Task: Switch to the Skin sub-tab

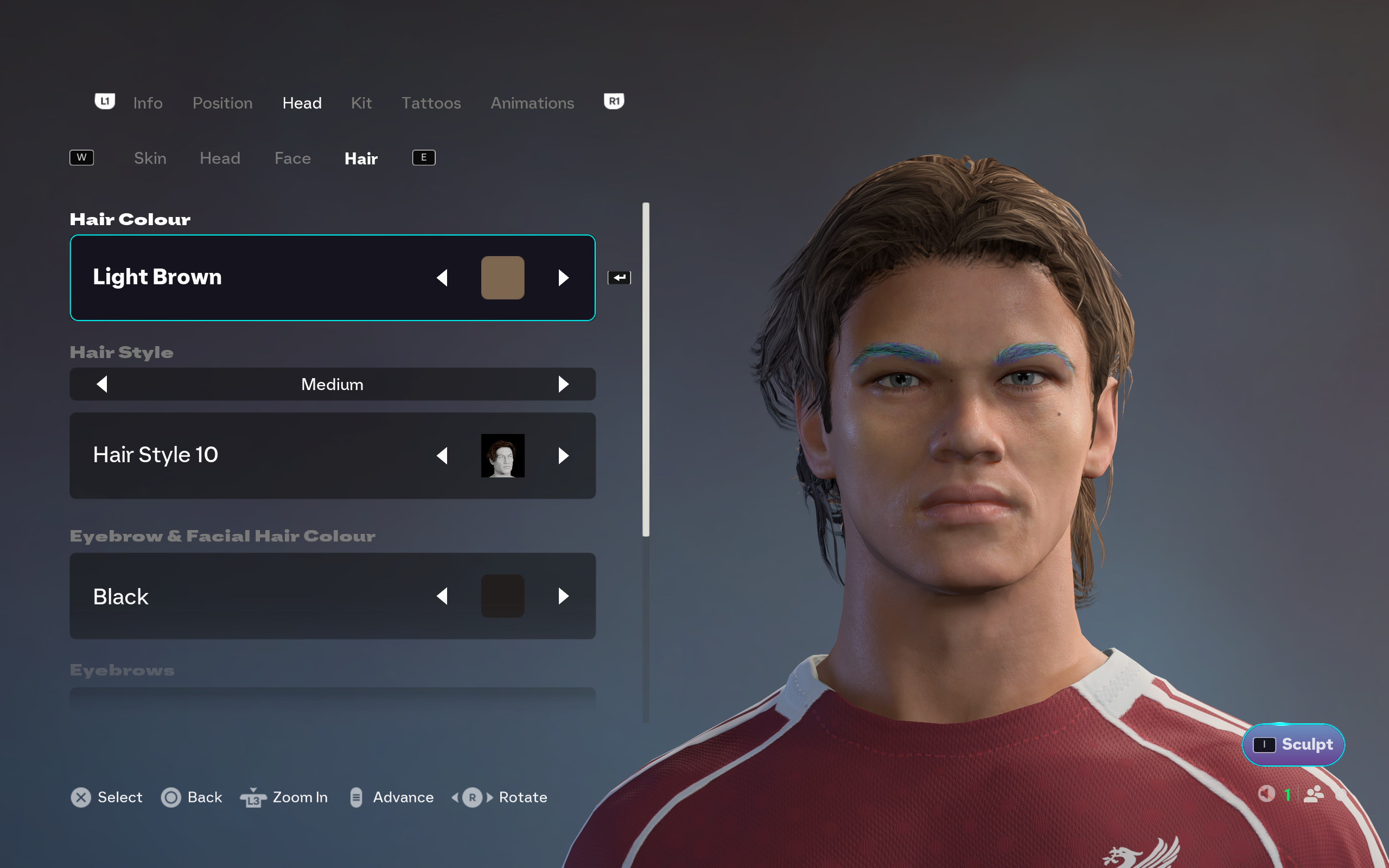Action: point(150,158)
